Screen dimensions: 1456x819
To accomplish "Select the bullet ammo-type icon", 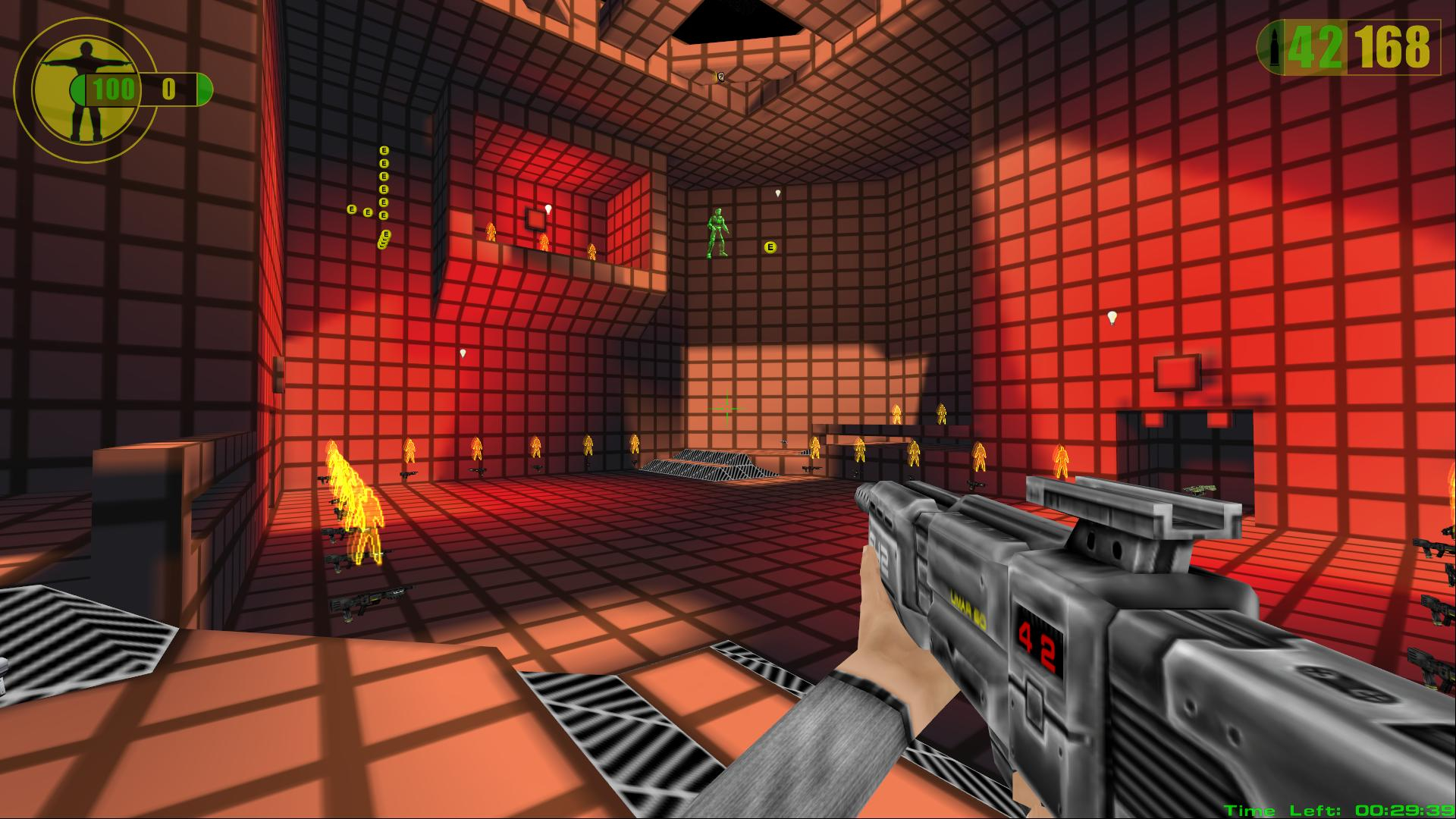I will [1270, 48].
